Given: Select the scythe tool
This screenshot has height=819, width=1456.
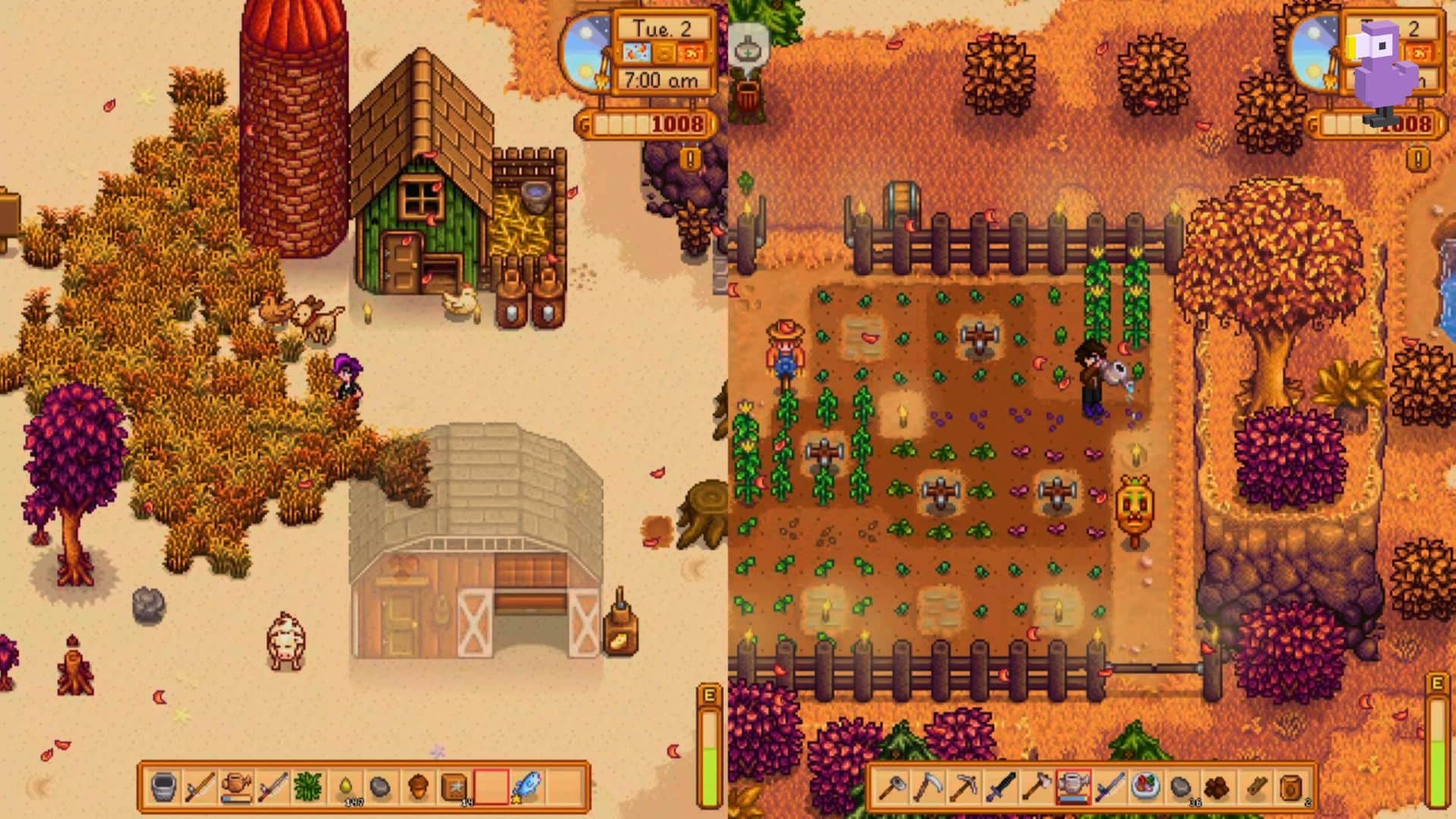Looking at the screenshot, I should pos(928,789).
